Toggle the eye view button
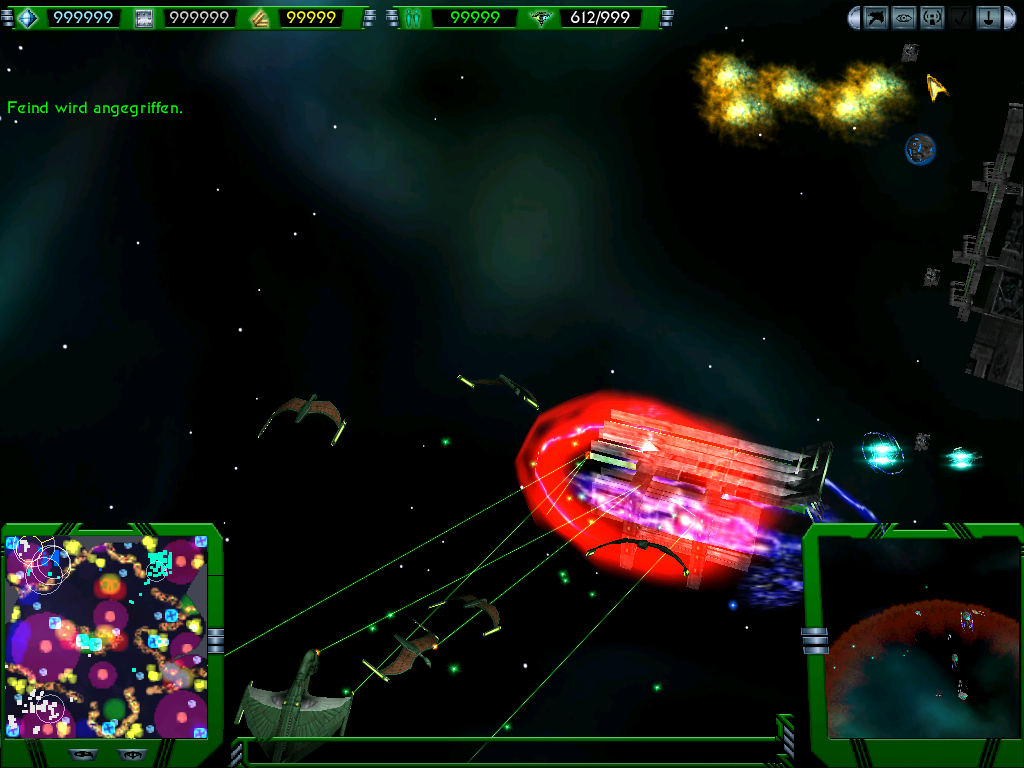Viewport: 1024px width, 768px height. (x=904, y=17)
